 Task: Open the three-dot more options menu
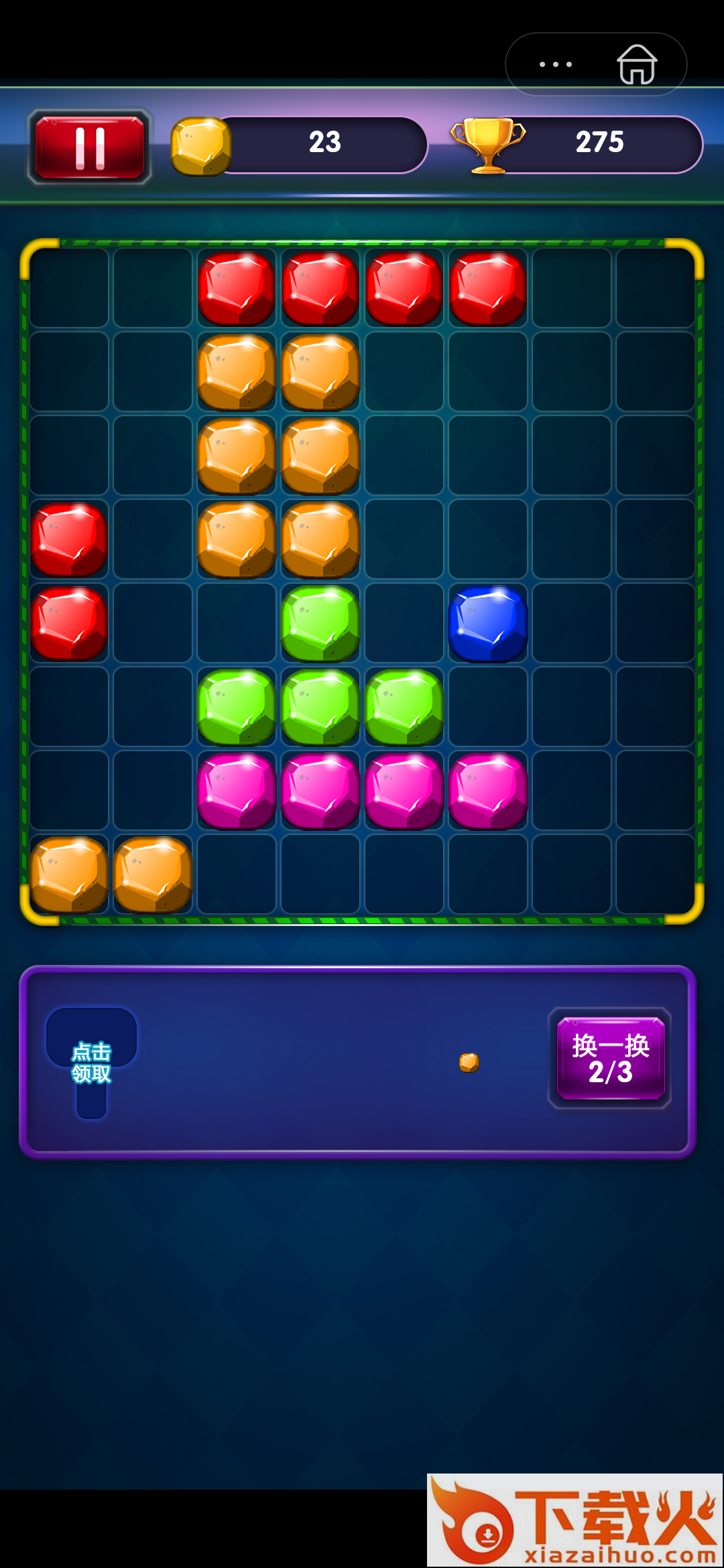(x=556, y=64)
